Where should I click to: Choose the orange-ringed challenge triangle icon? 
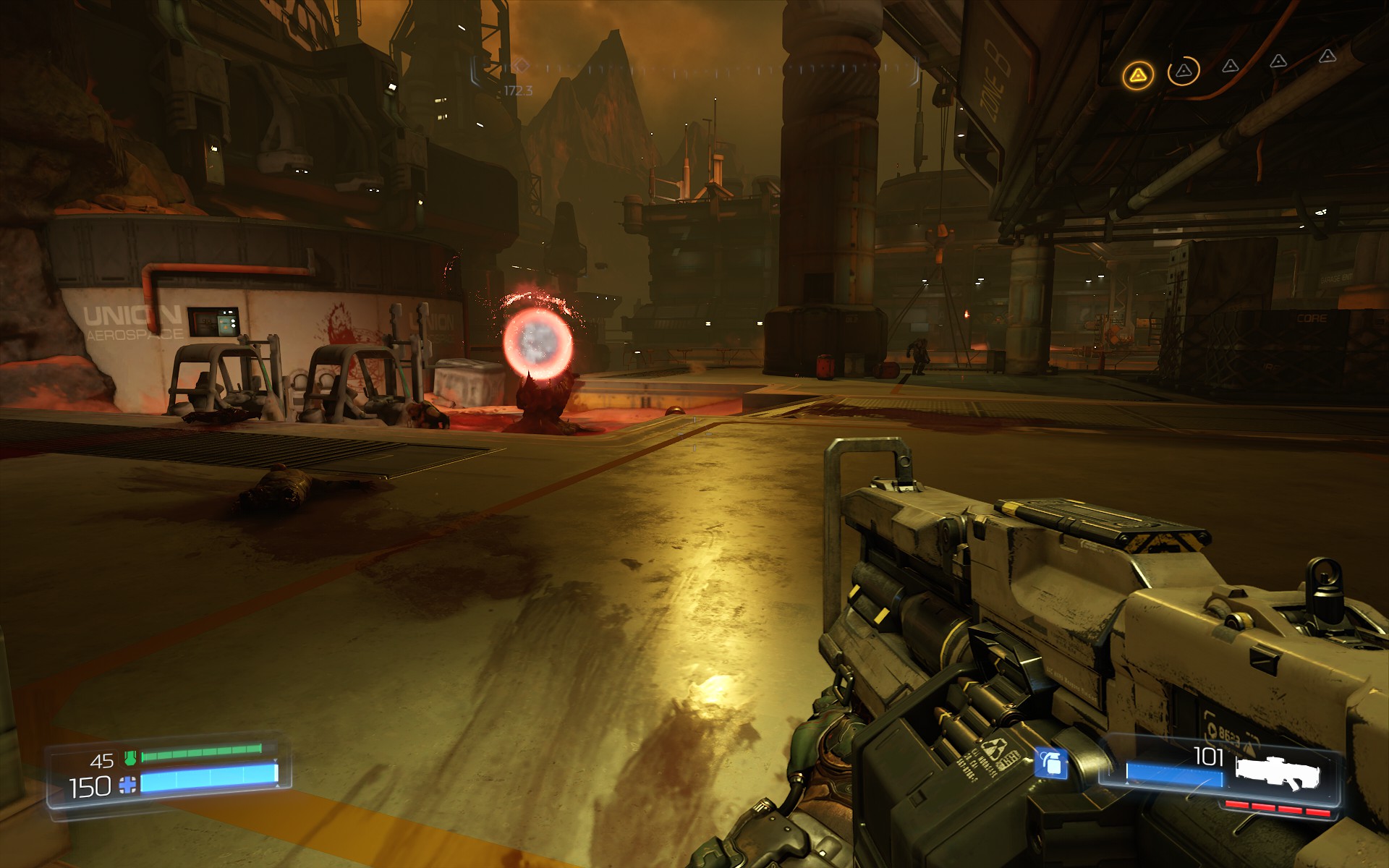coord(1184,71)
